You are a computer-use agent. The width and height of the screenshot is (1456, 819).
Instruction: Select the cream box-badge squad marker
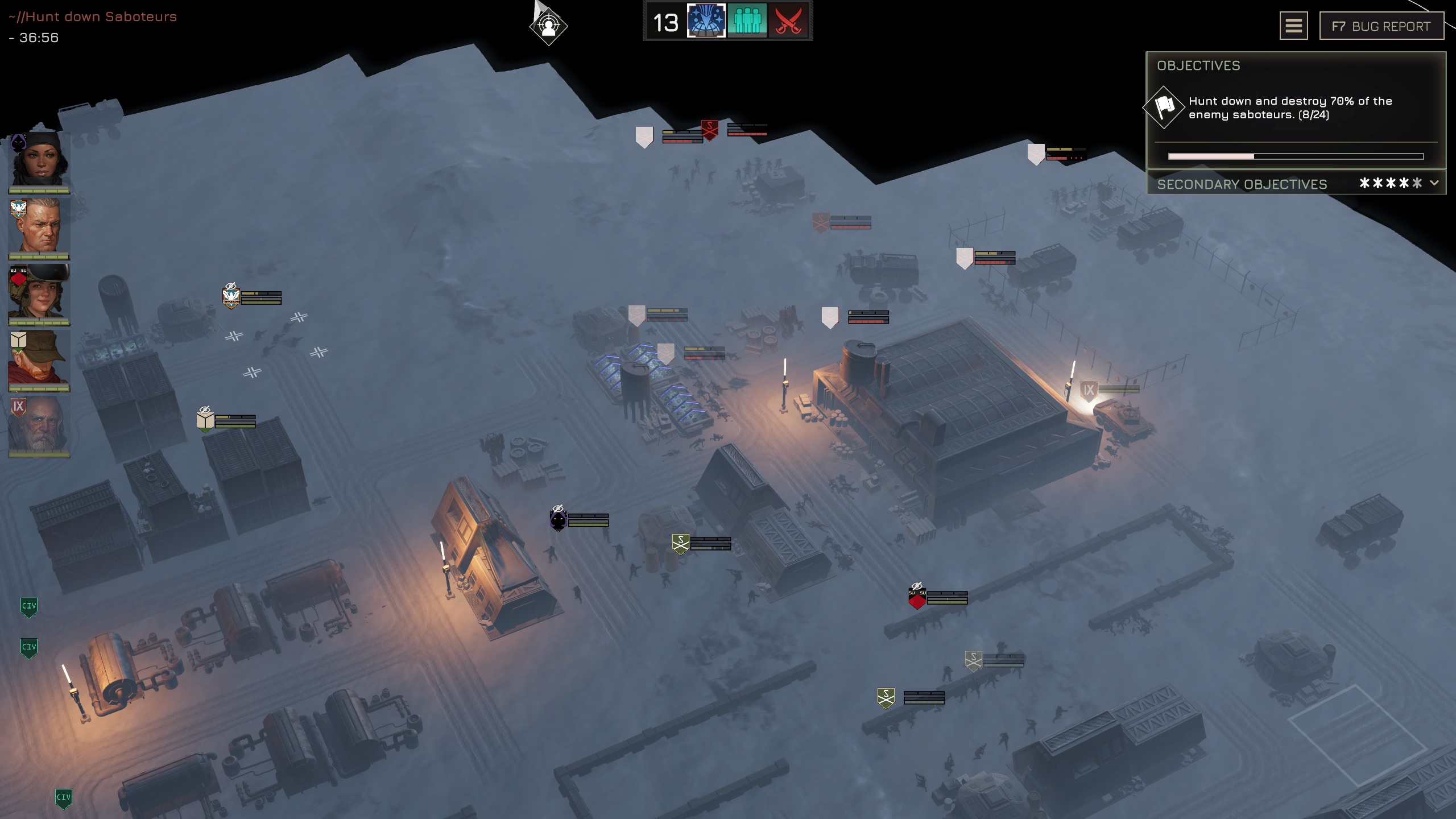(205, 420)
